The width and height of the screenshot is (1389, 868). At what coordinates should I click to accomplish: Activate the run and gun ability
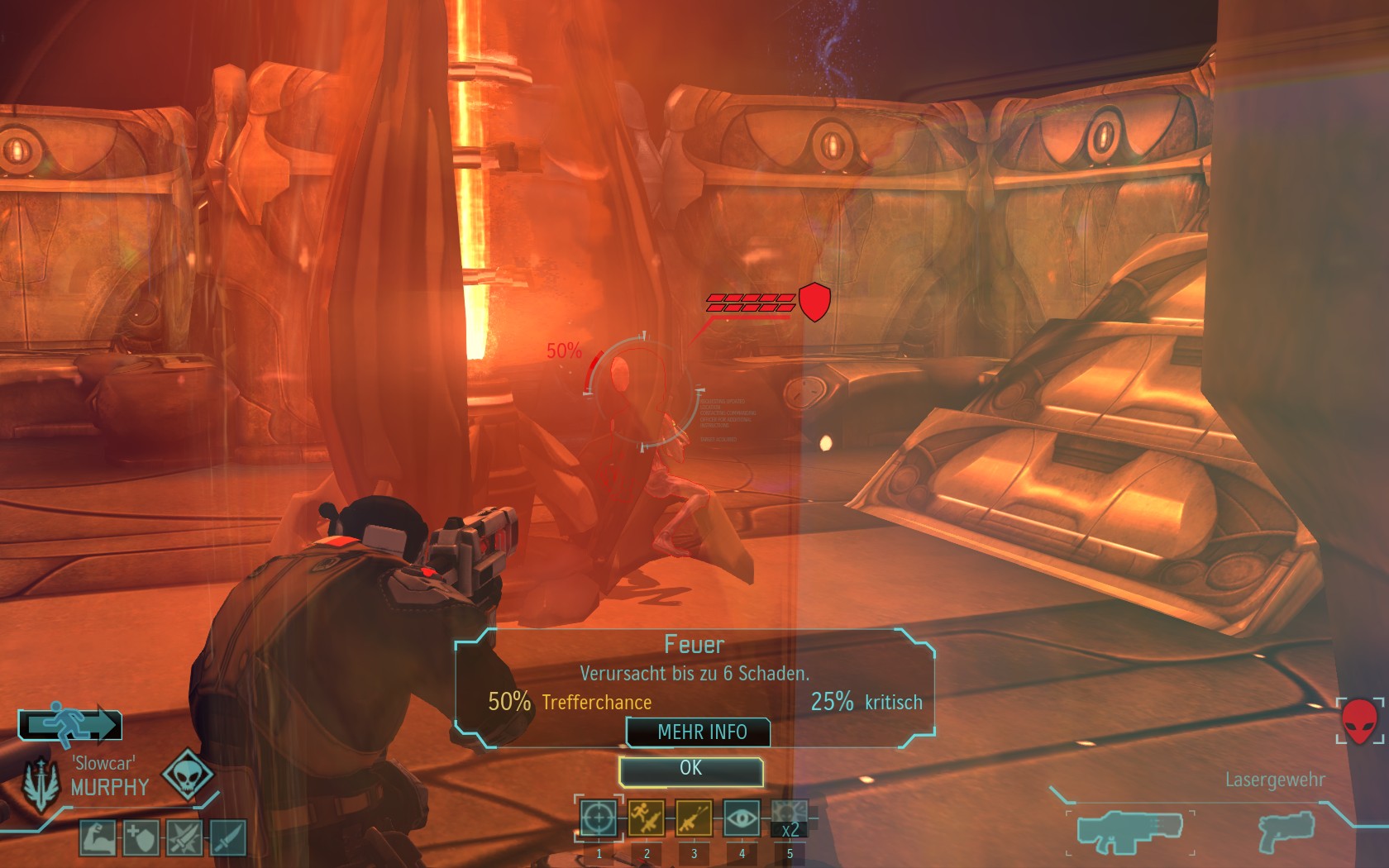[x=647, y=818]
